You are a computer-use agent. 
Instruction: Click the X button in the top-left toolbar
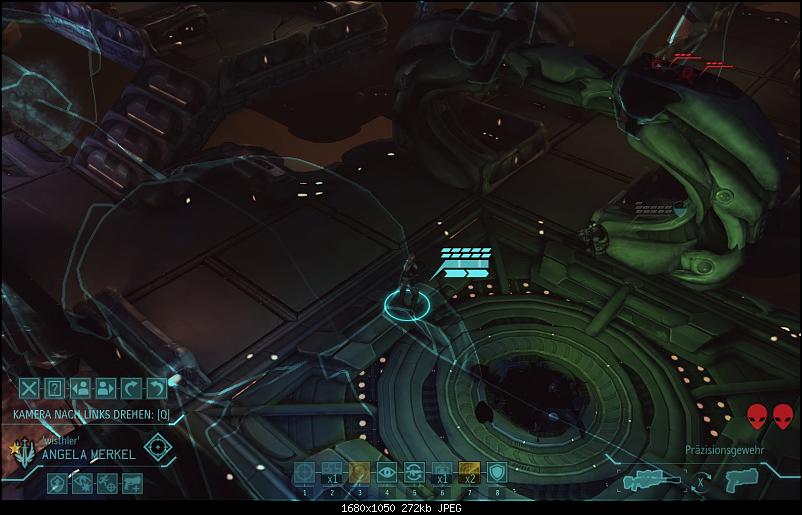pos(30,389)
